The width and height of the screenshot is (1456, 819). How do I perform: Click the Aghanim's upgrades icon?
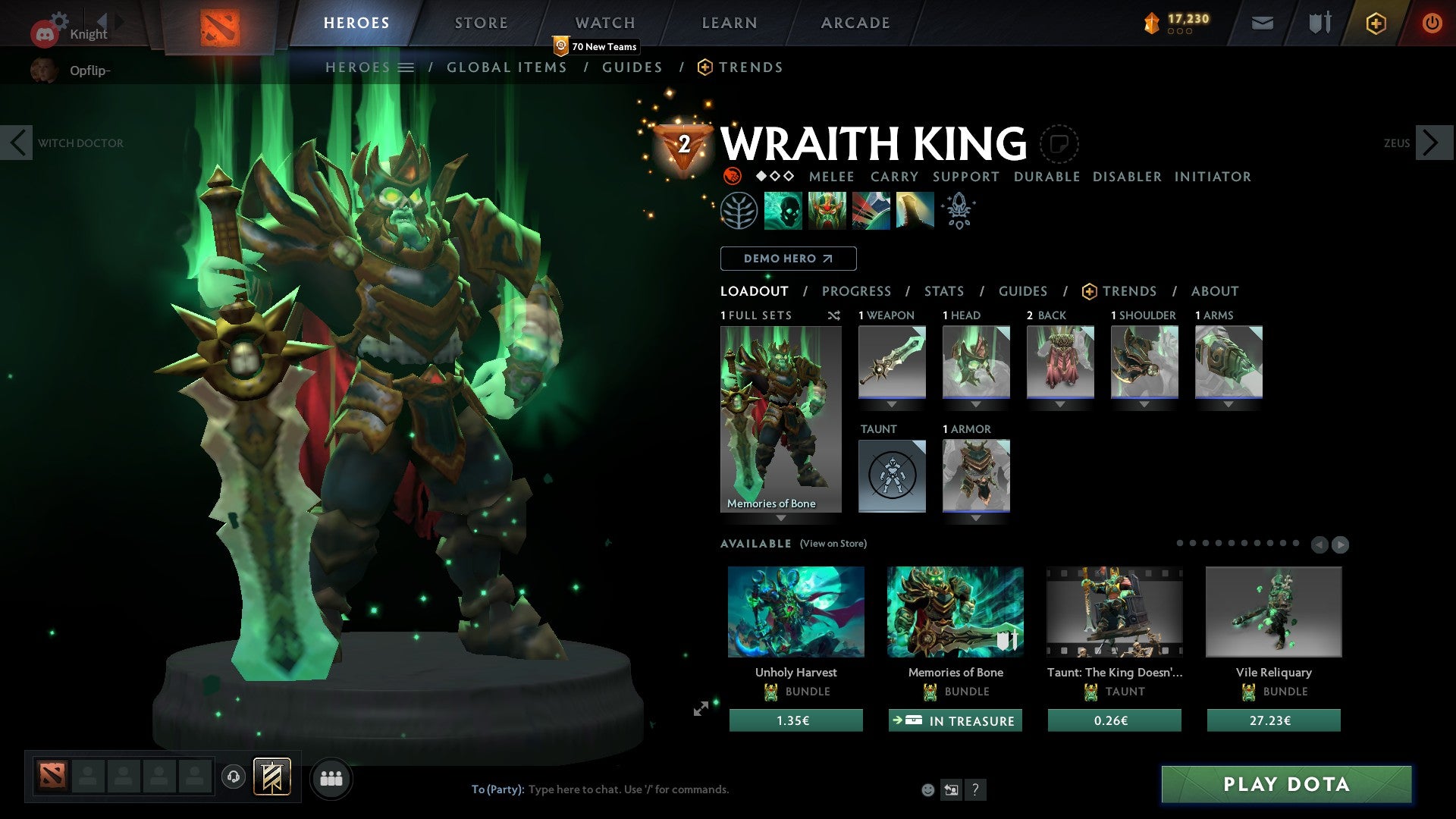(958, 211)
